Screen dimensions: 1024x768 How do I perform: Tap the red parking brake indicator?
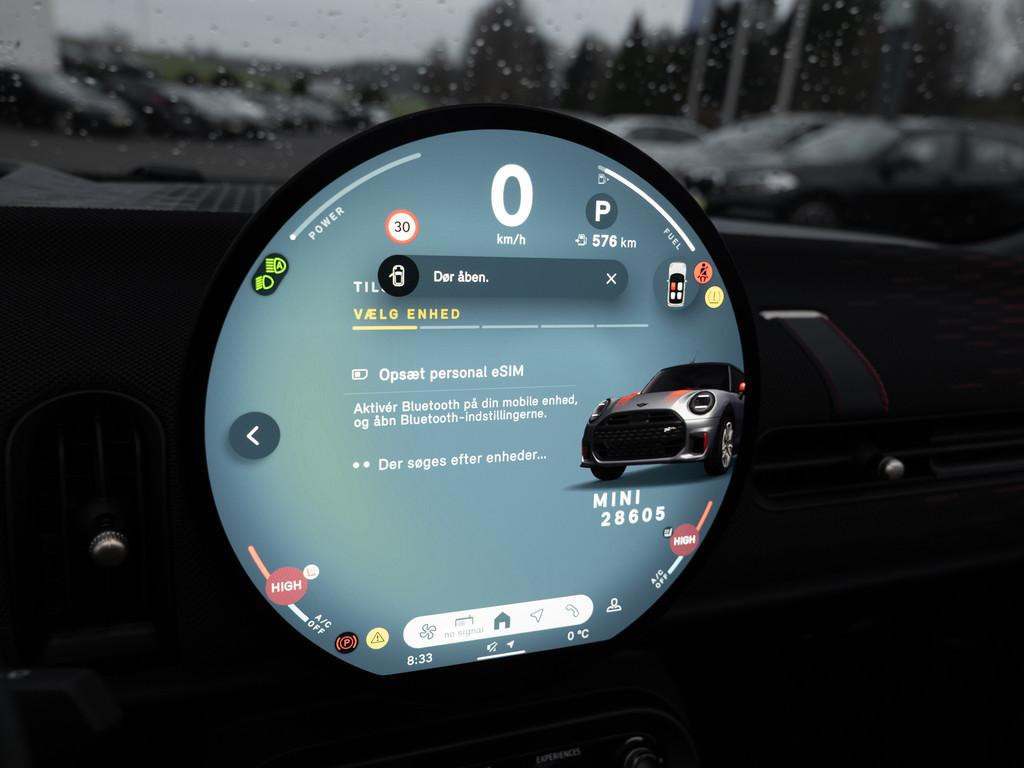347,641
